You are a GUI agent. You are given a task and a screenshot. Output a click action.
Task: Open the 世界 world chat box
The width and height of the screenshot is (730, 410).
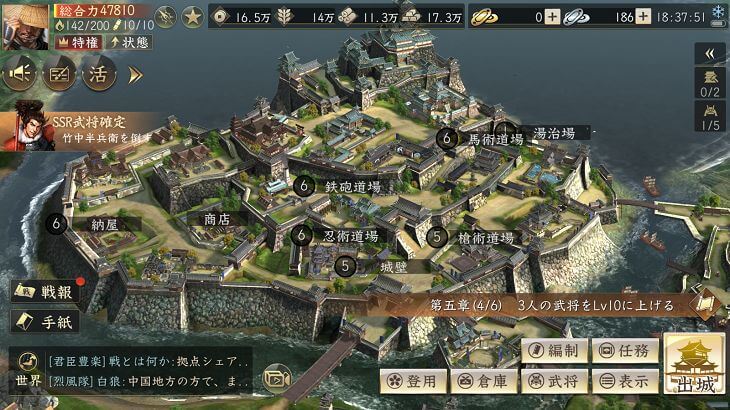pyautogui.click(x=130, y=371)
